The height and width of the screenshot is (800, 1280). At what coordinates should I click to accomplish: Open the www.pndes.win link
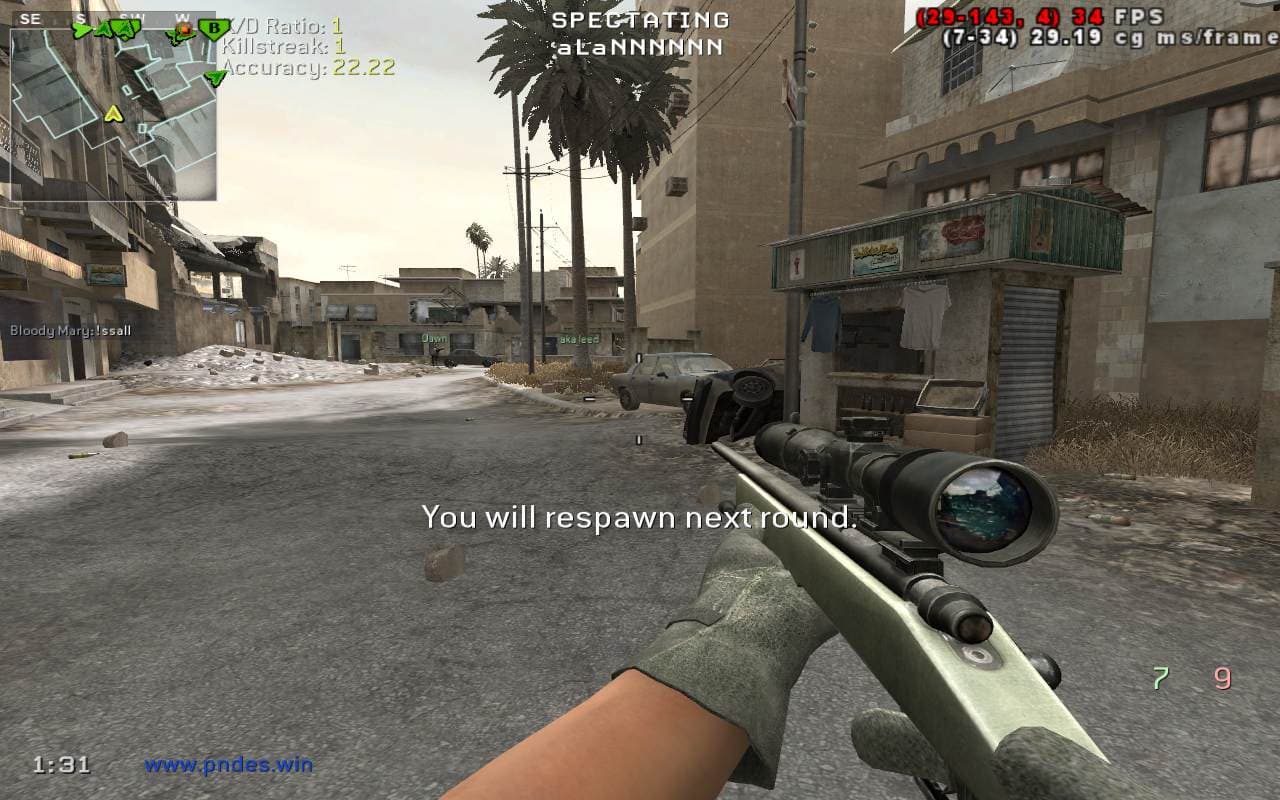pyautogui.click(x=229, y=766)
